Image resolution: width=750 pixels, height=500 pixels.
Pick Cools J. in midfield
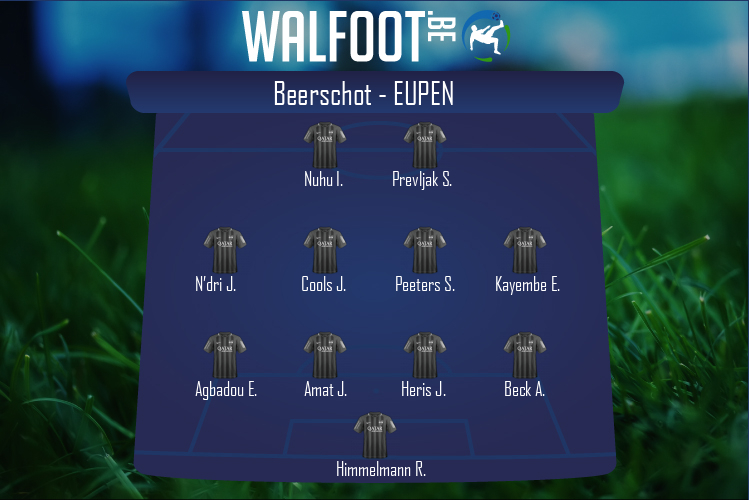[324, 251]
